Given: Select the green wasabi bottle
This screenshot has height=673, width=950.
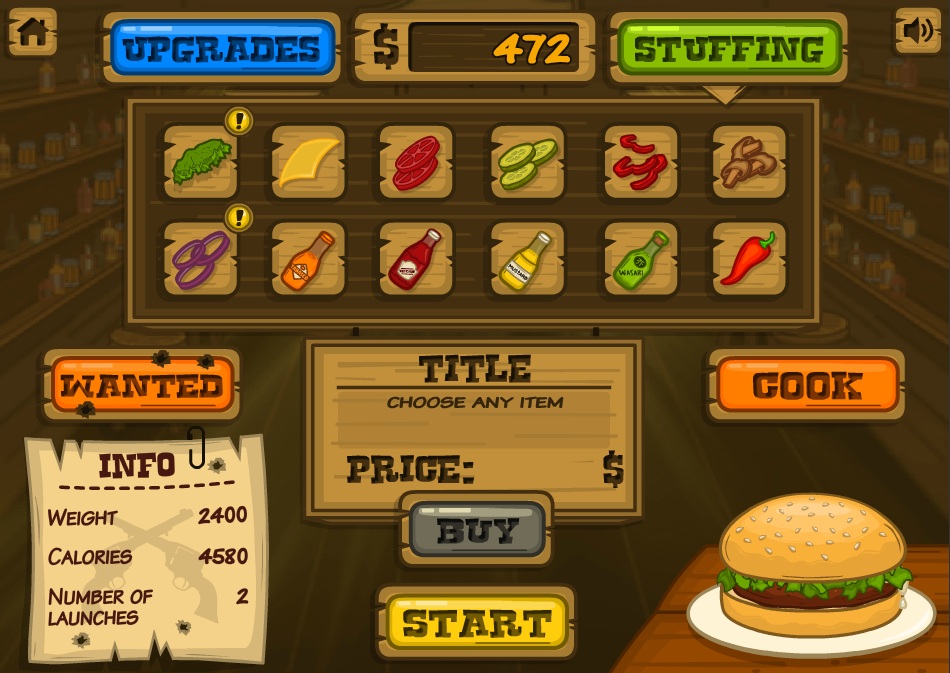Looking at the screenshot, I should [x=641, y=259].
